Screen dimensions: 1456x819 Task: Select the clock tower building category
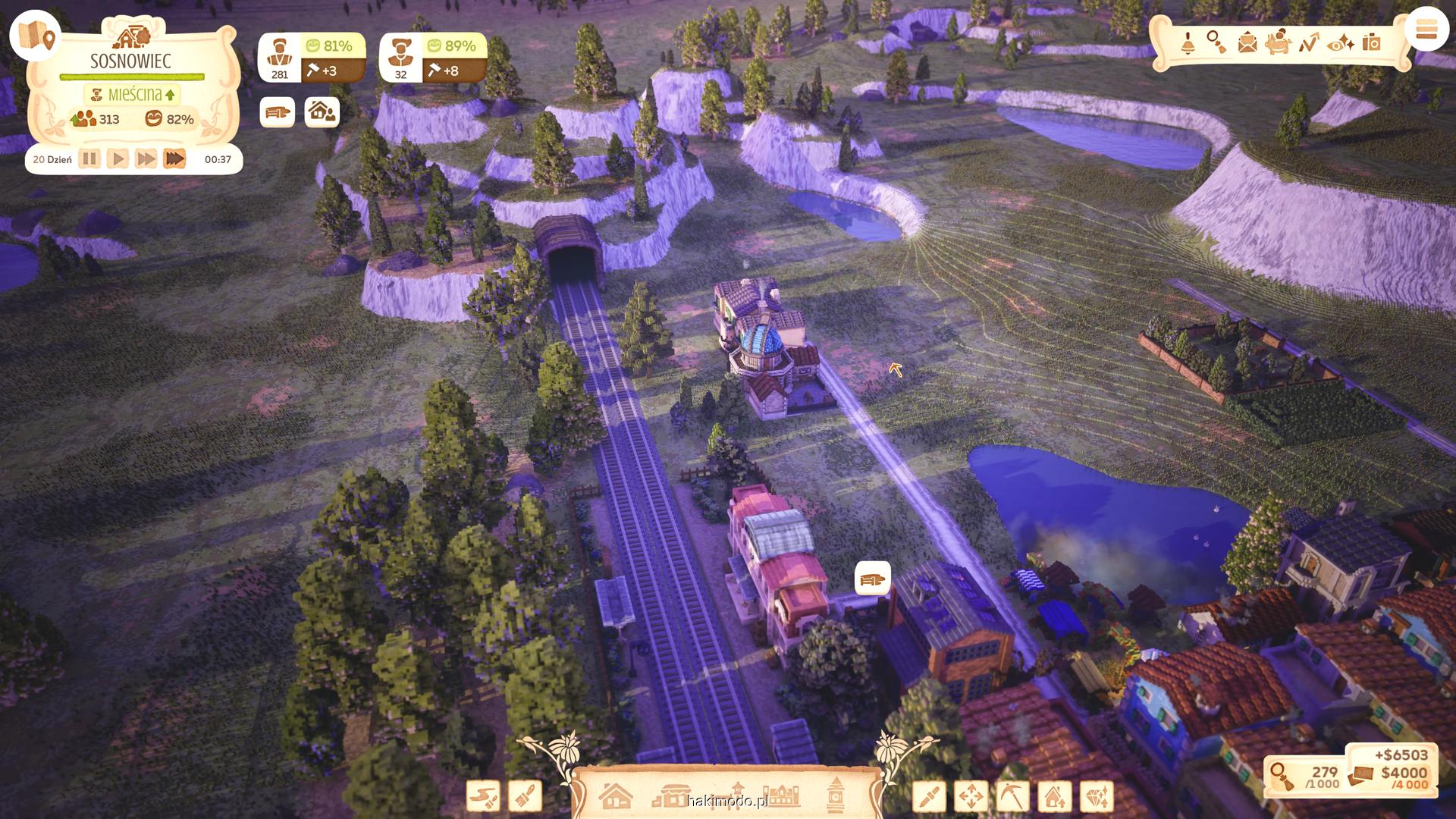coord(836,793)
